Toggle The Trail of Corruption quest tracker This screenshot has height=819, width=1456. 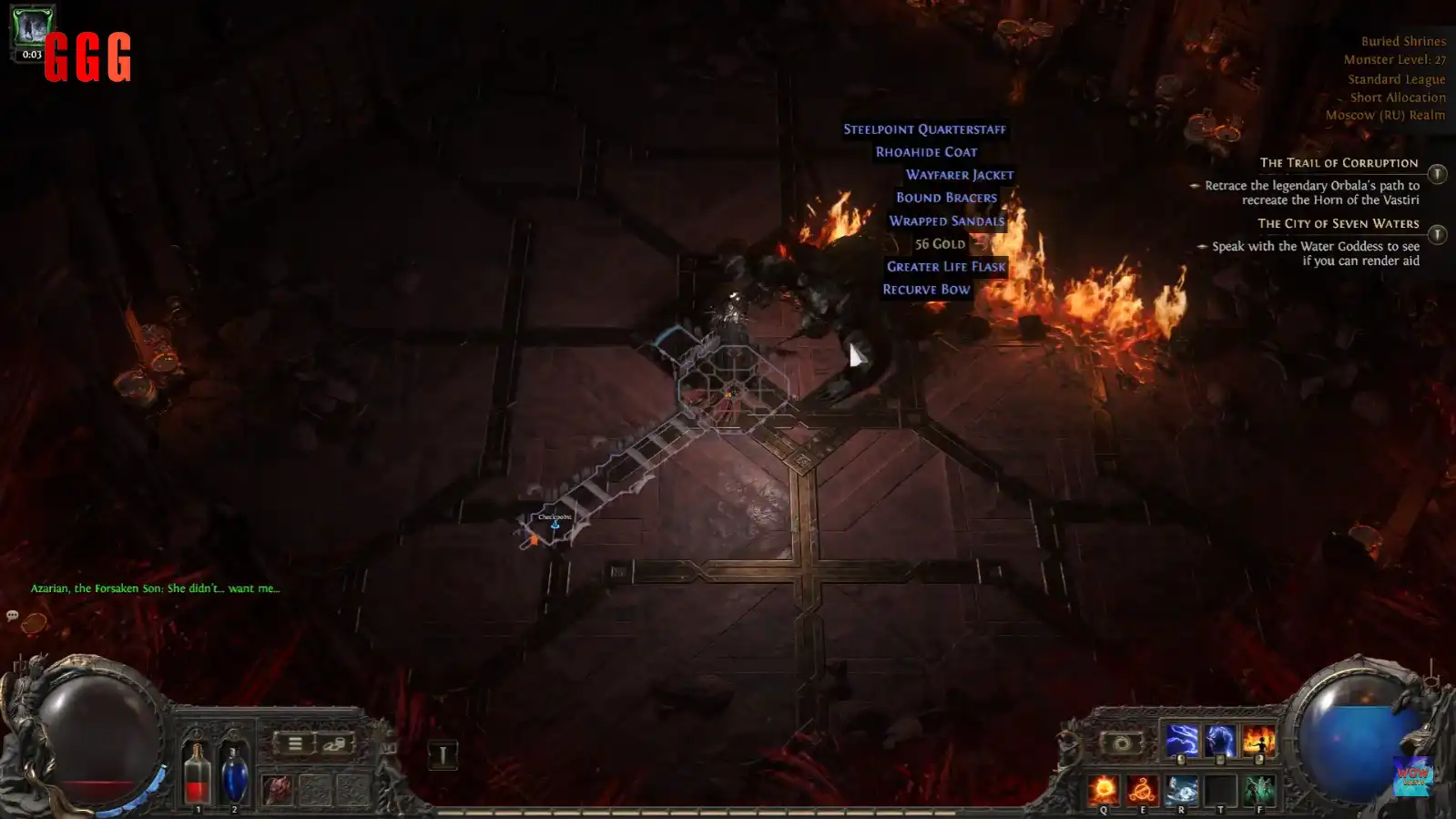pos(1437,173)
